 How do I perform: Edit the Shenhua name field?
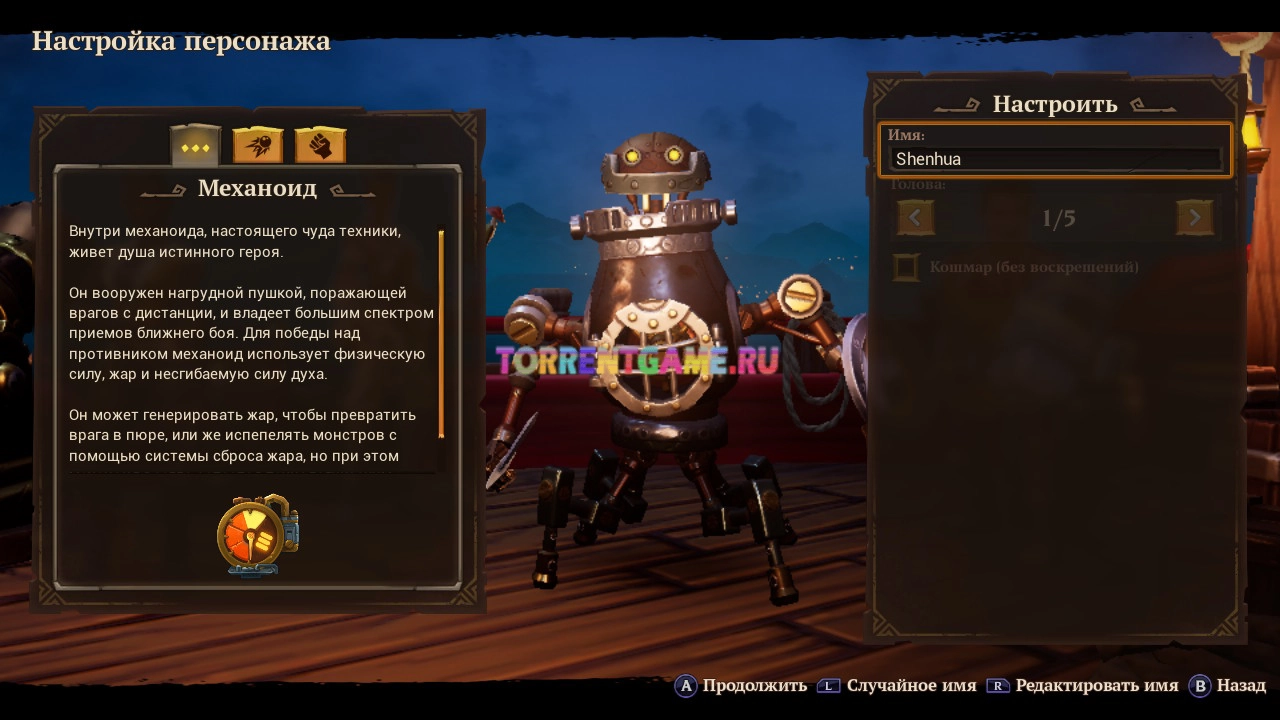pos(1055,158)
